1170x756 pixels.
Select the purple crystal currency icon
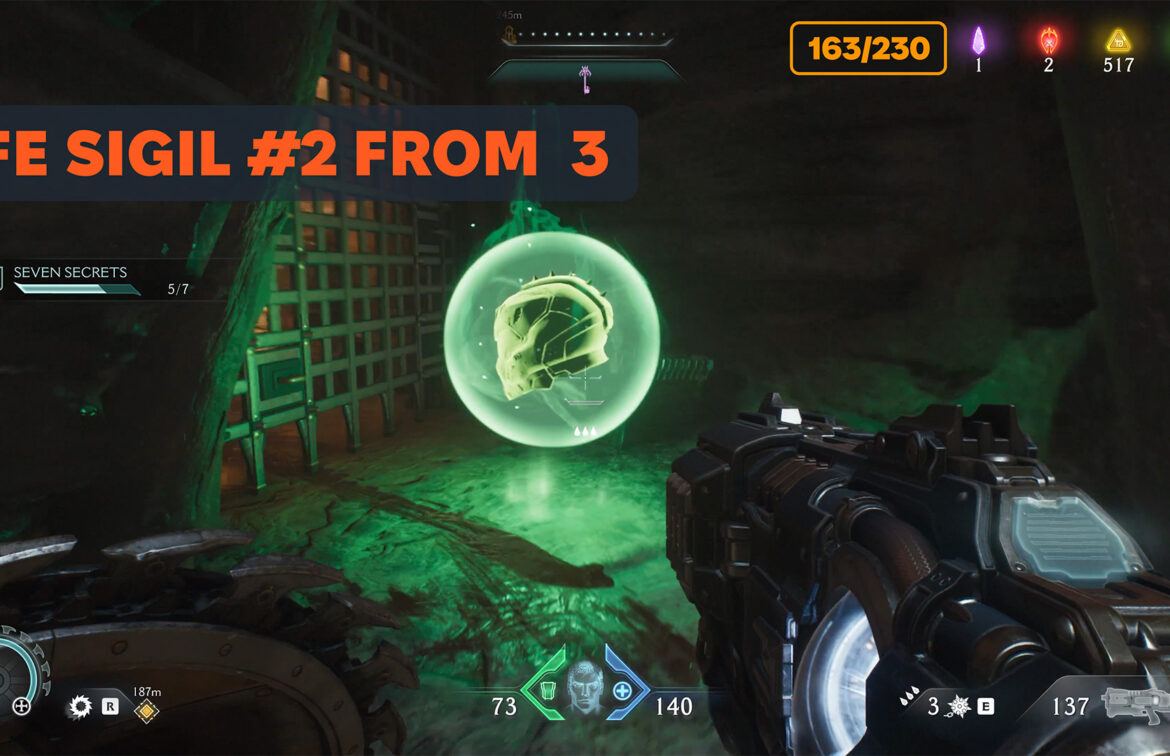tap(979, 41)
